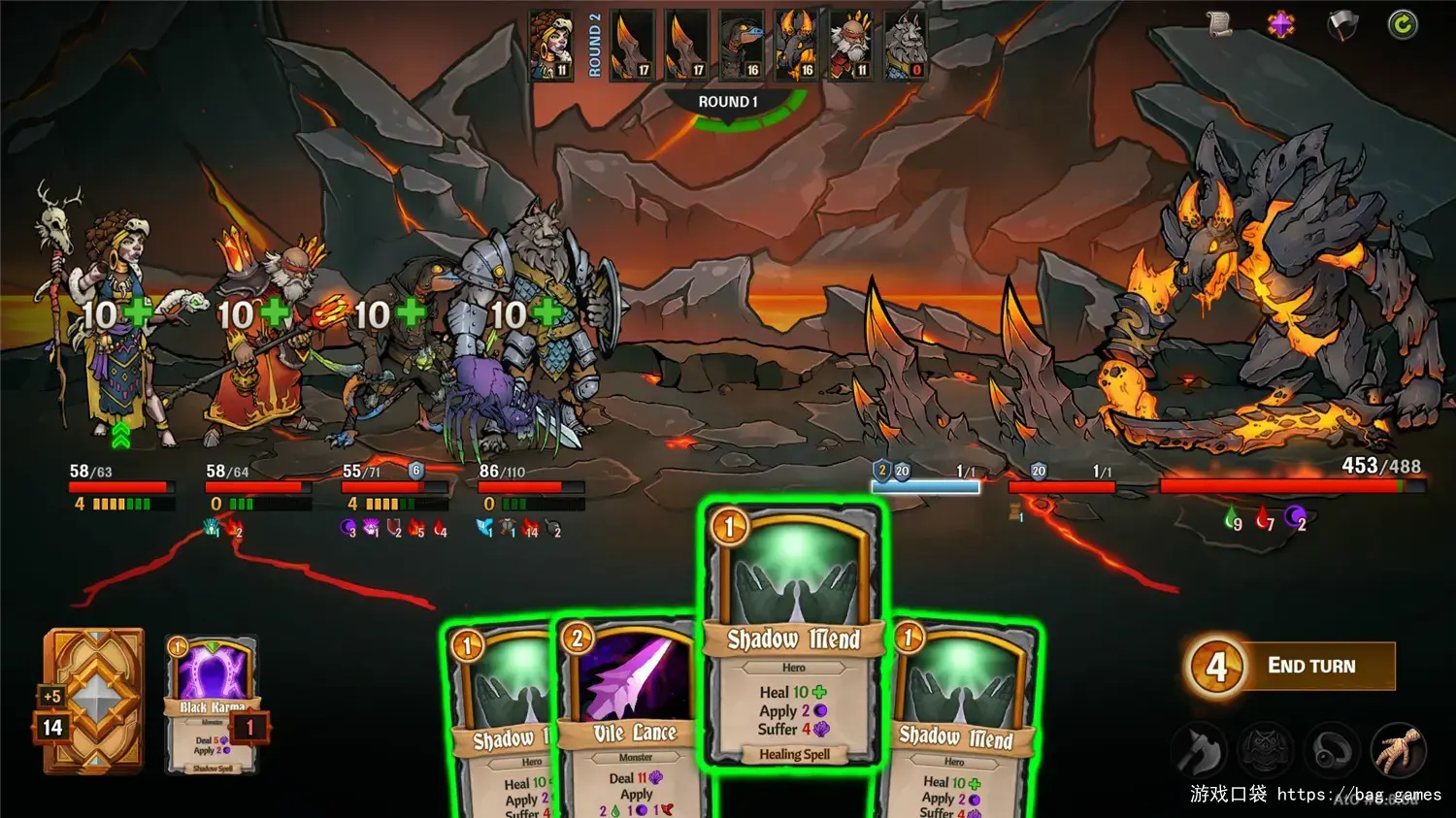The width and height of the screenshot is (1456, 818).
Task: Select the lizard rogue turn-order portrait
Action: 742,45
